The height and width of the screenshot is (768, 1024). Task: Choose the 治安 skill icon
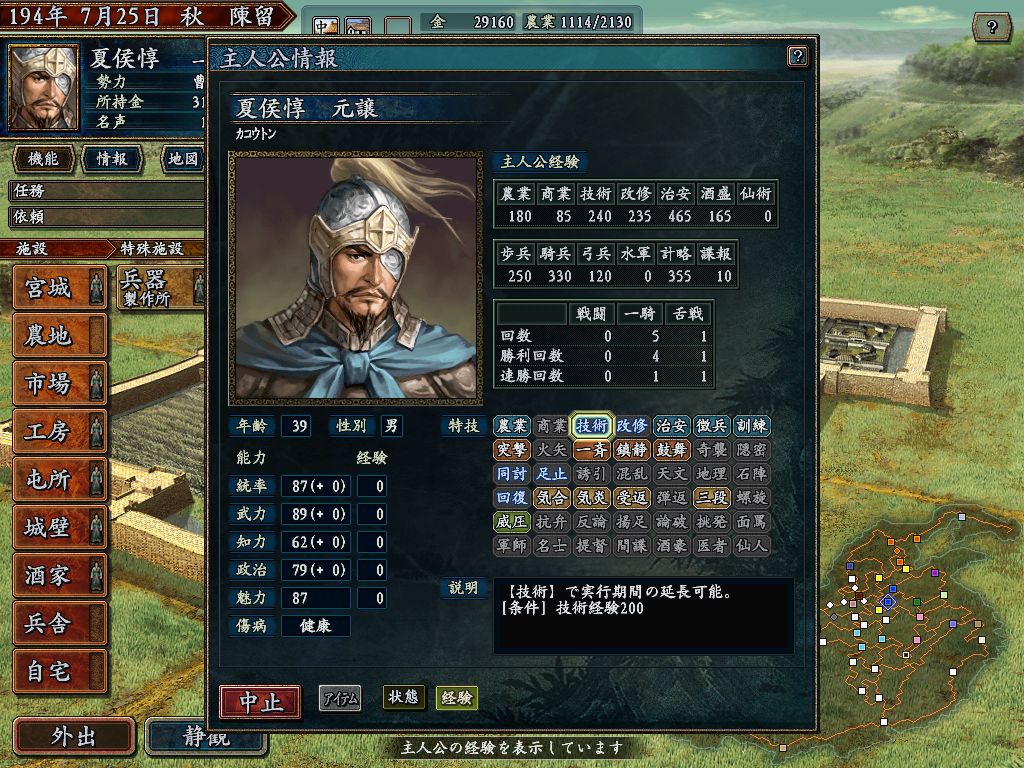pos(671,426)
